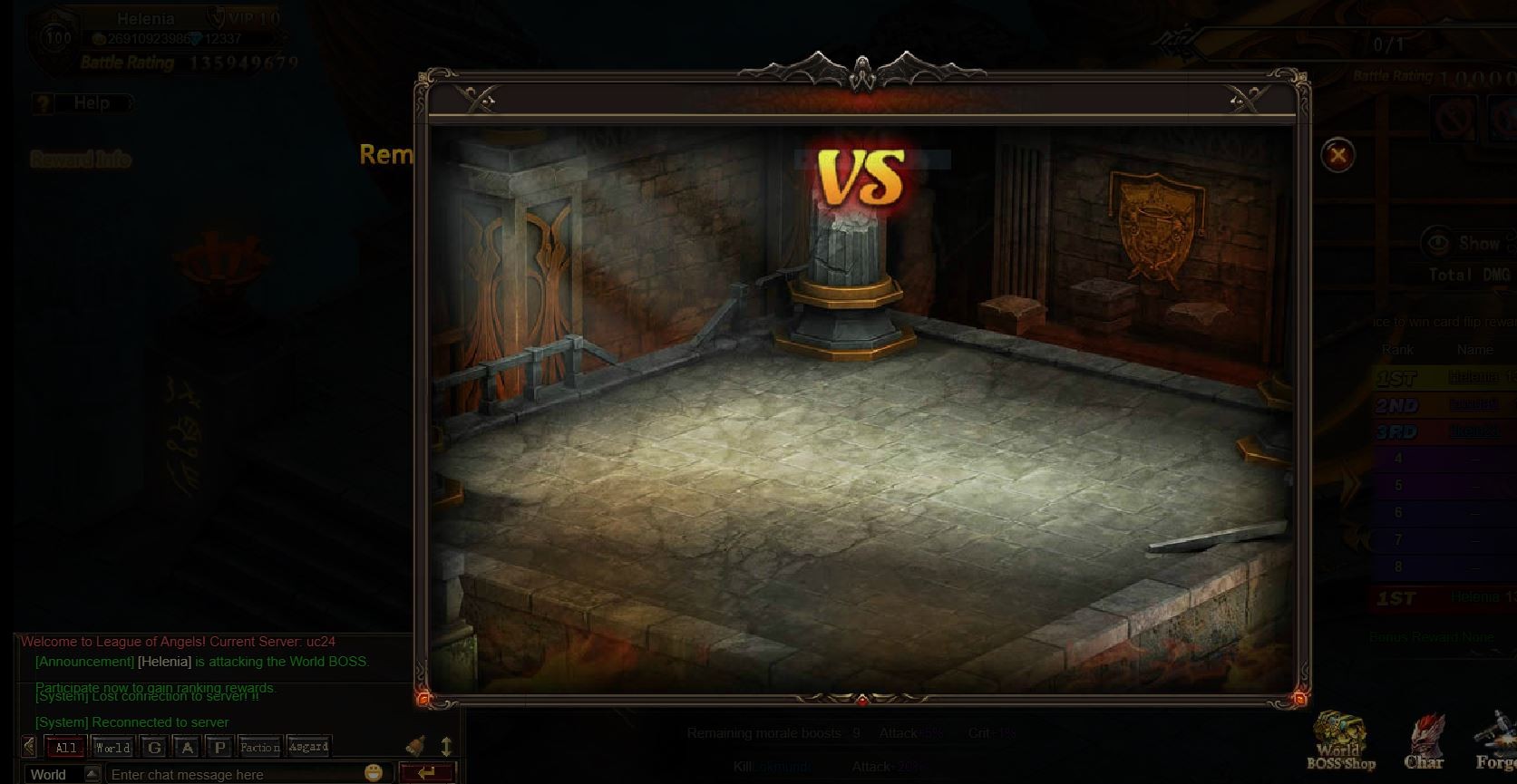Switch to the All chat tab
This screenshot has height=784, width=1517.
66,748
